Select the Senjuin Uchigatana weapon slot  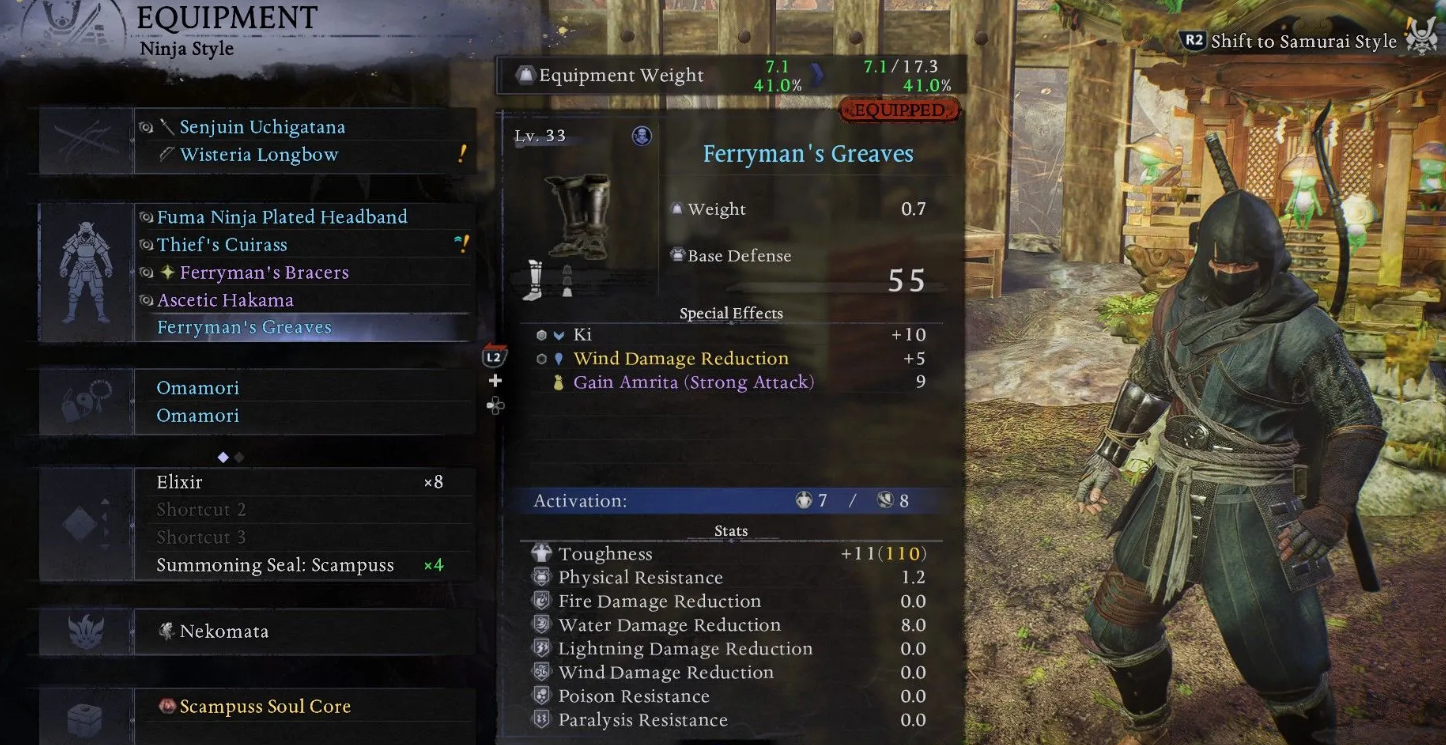point(262,127)
